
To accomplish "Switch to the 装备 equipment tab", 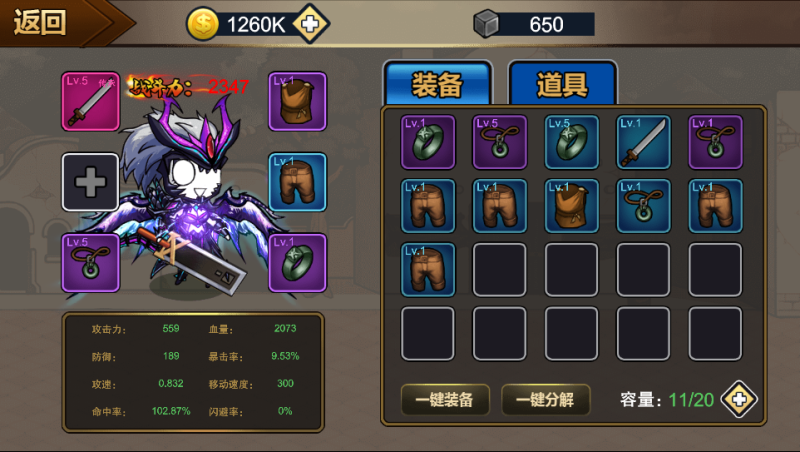I will click(x=437, y=85).
